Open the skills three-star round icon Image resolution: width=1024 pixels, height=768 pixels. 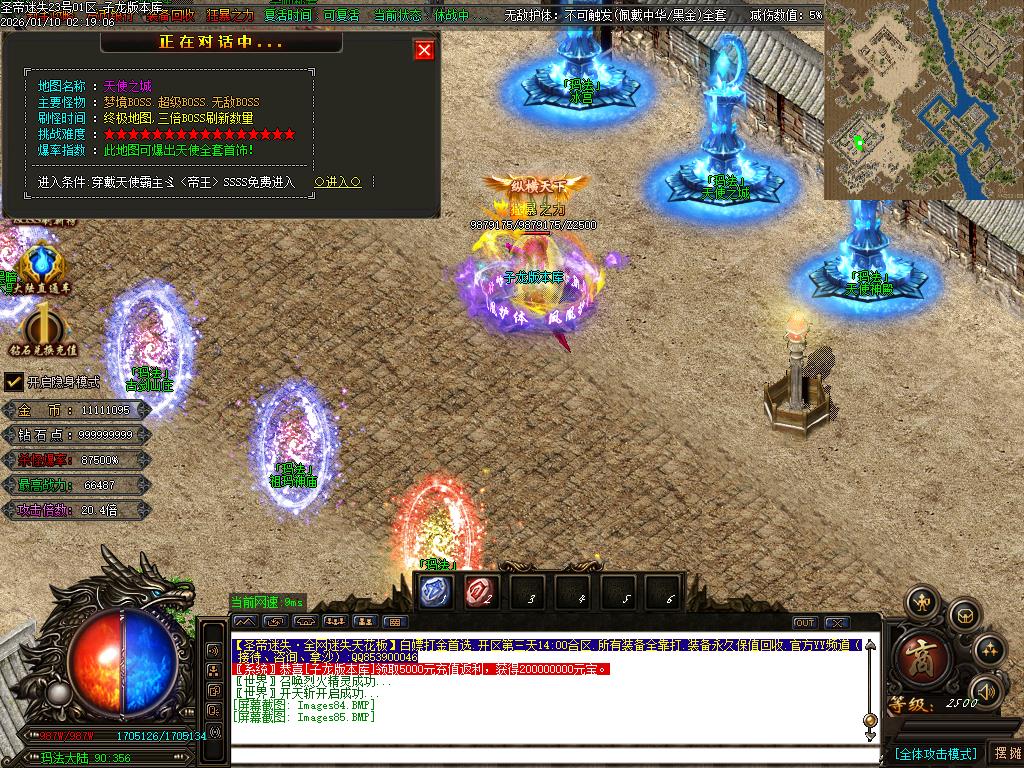[x=988, y=650]
